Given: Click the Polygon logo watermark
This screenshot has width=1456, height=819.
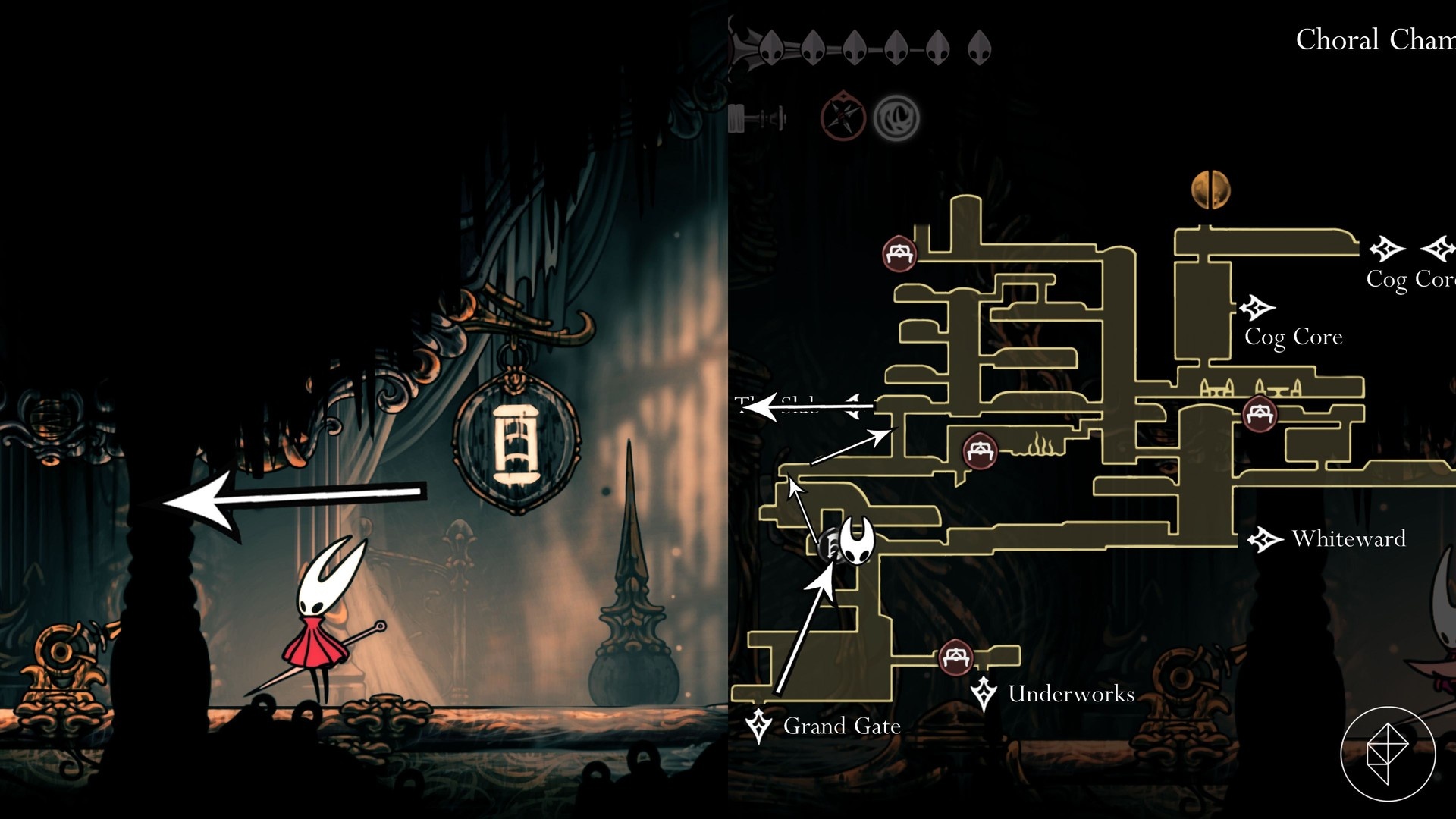Looking at the screenshot, I should coord(1387,754).
